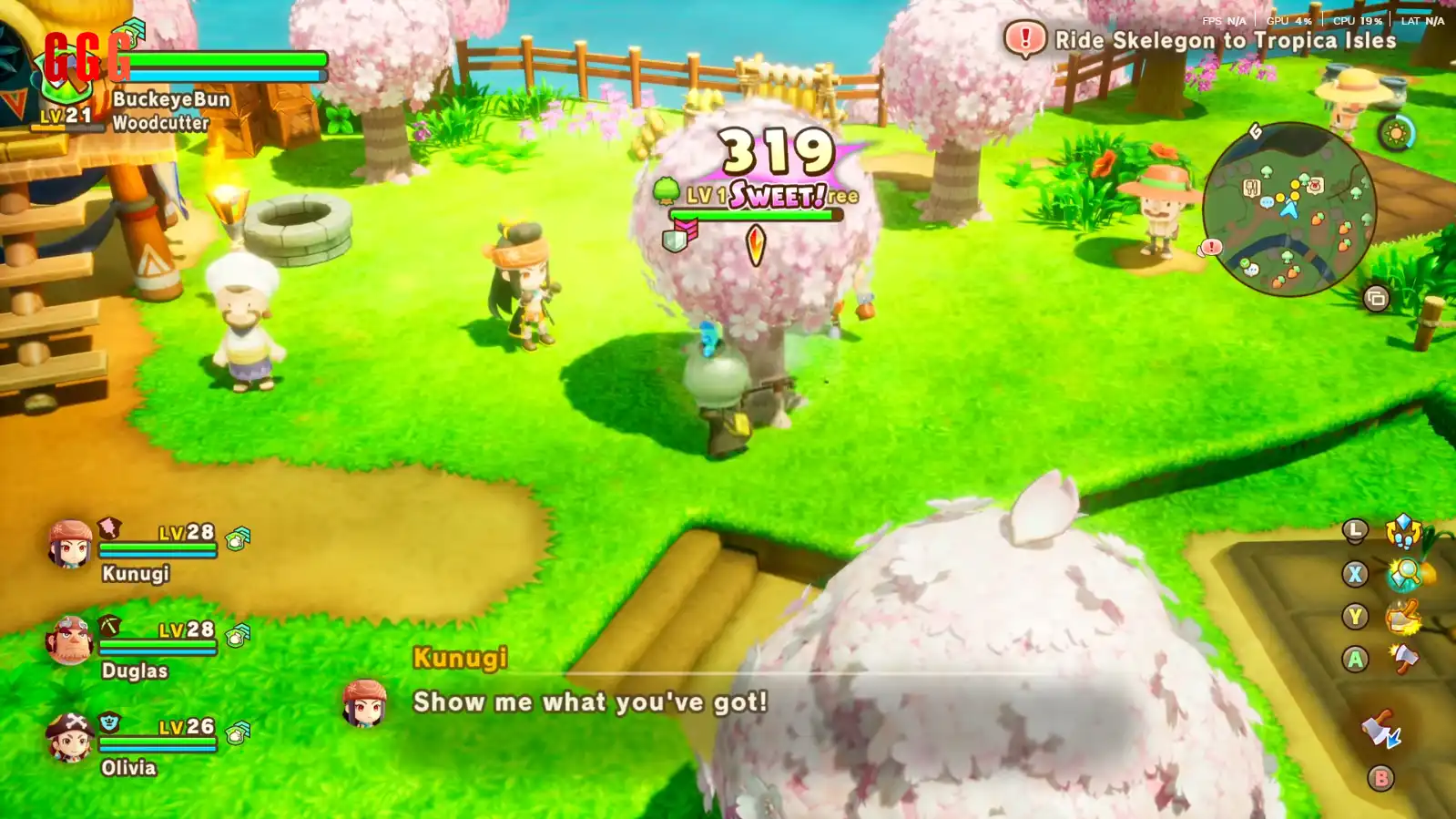Viewport: 1456px width, 819px height.
Task: Click the red exclamation bubble beside minimap
Action: (x=1211, y=247)
